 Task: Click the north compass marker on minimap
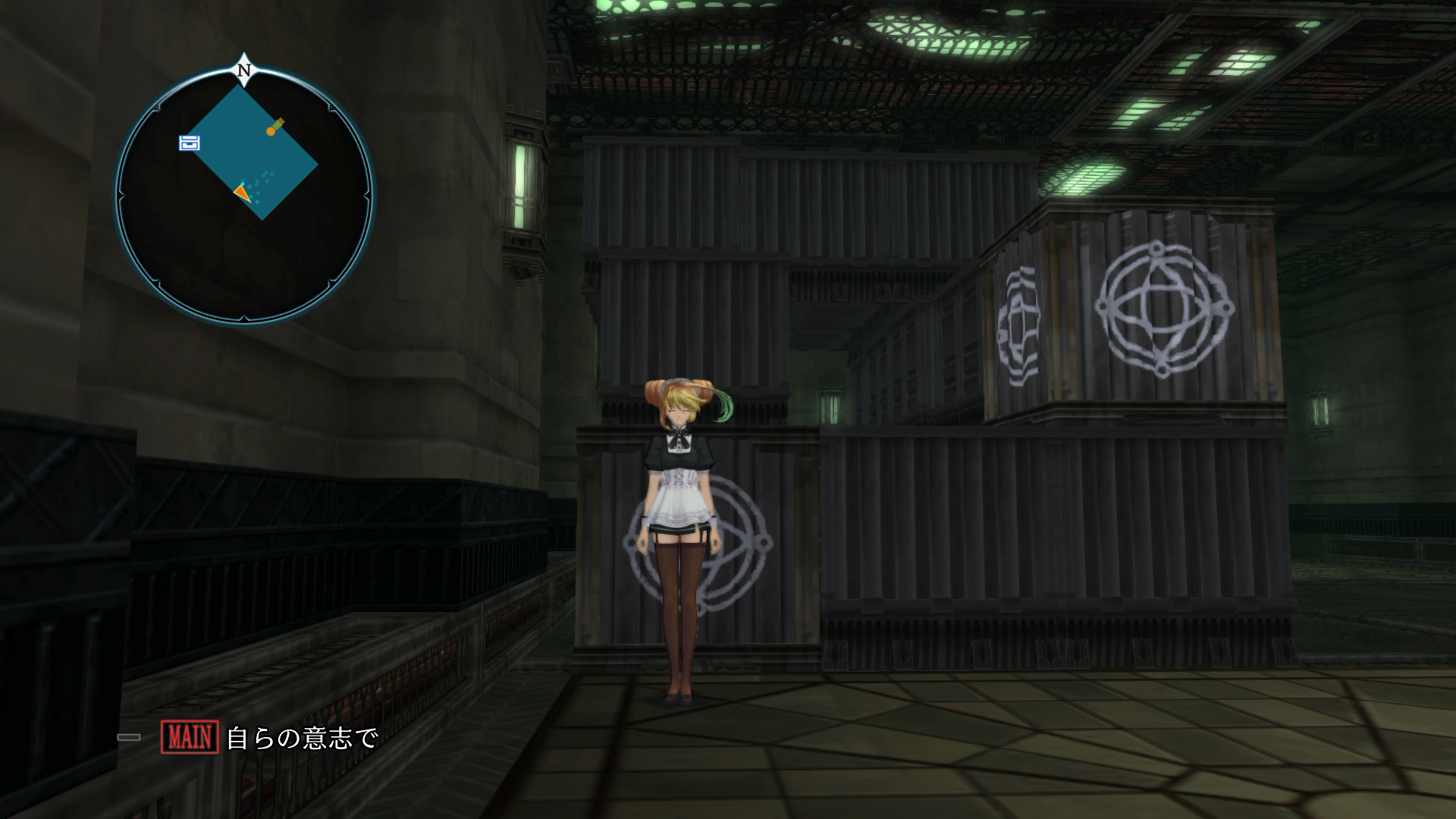[244, 70]
